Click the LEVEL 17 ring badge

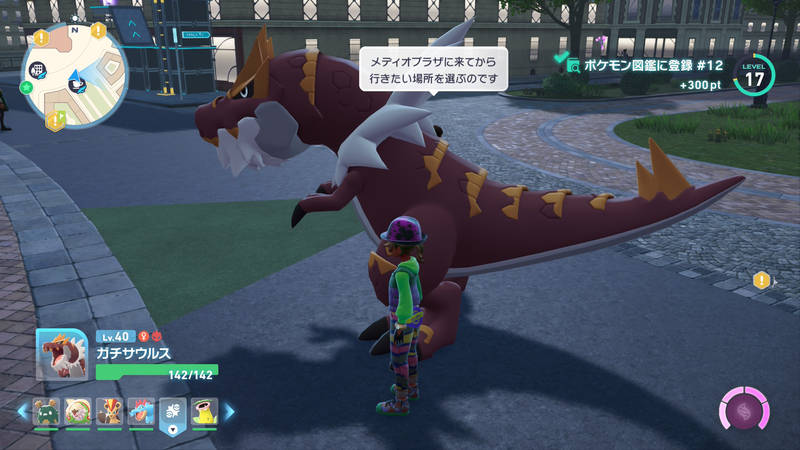coord(754,74)
